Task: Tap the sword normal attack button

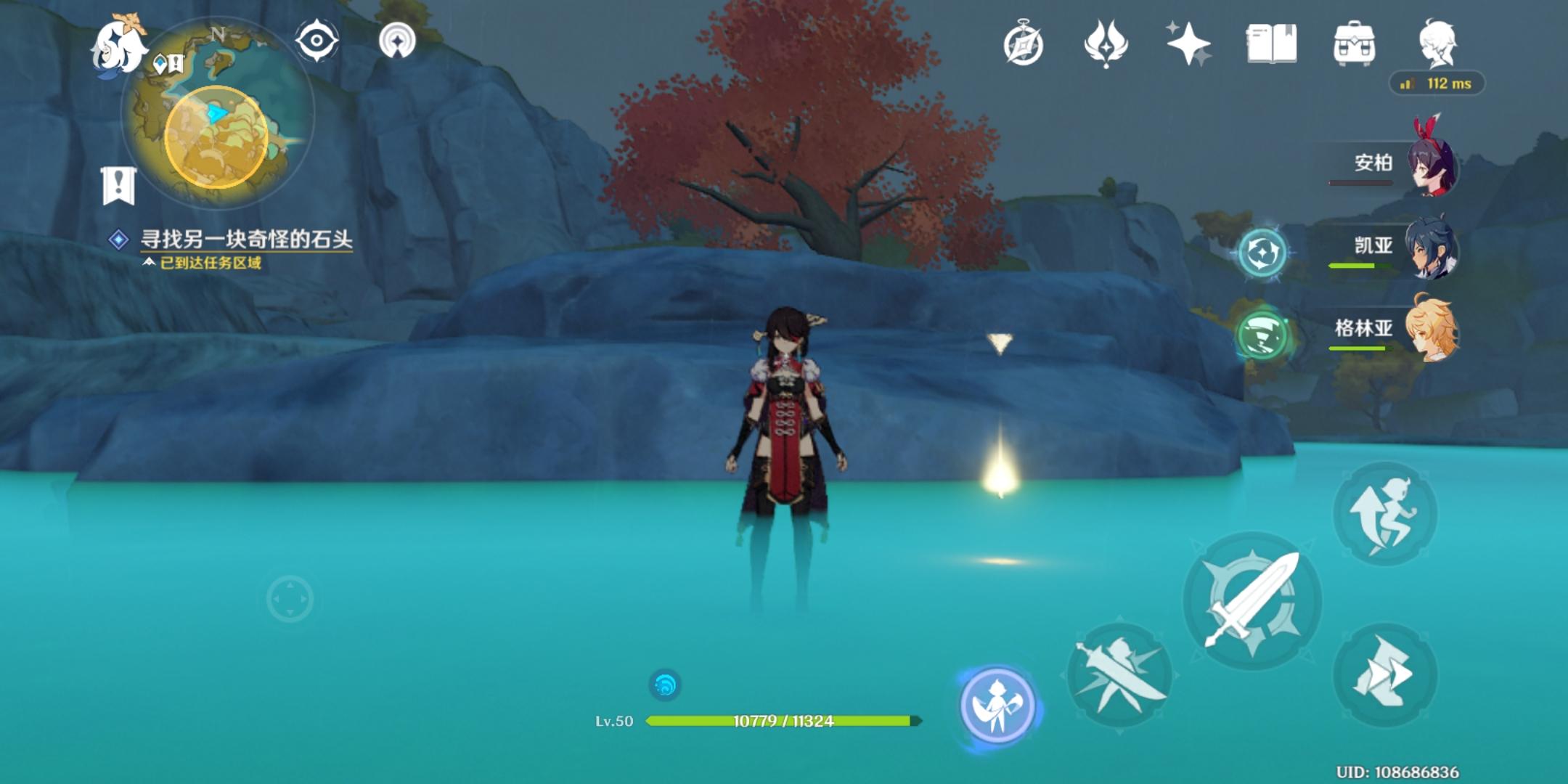Action: coord(1252,601)
